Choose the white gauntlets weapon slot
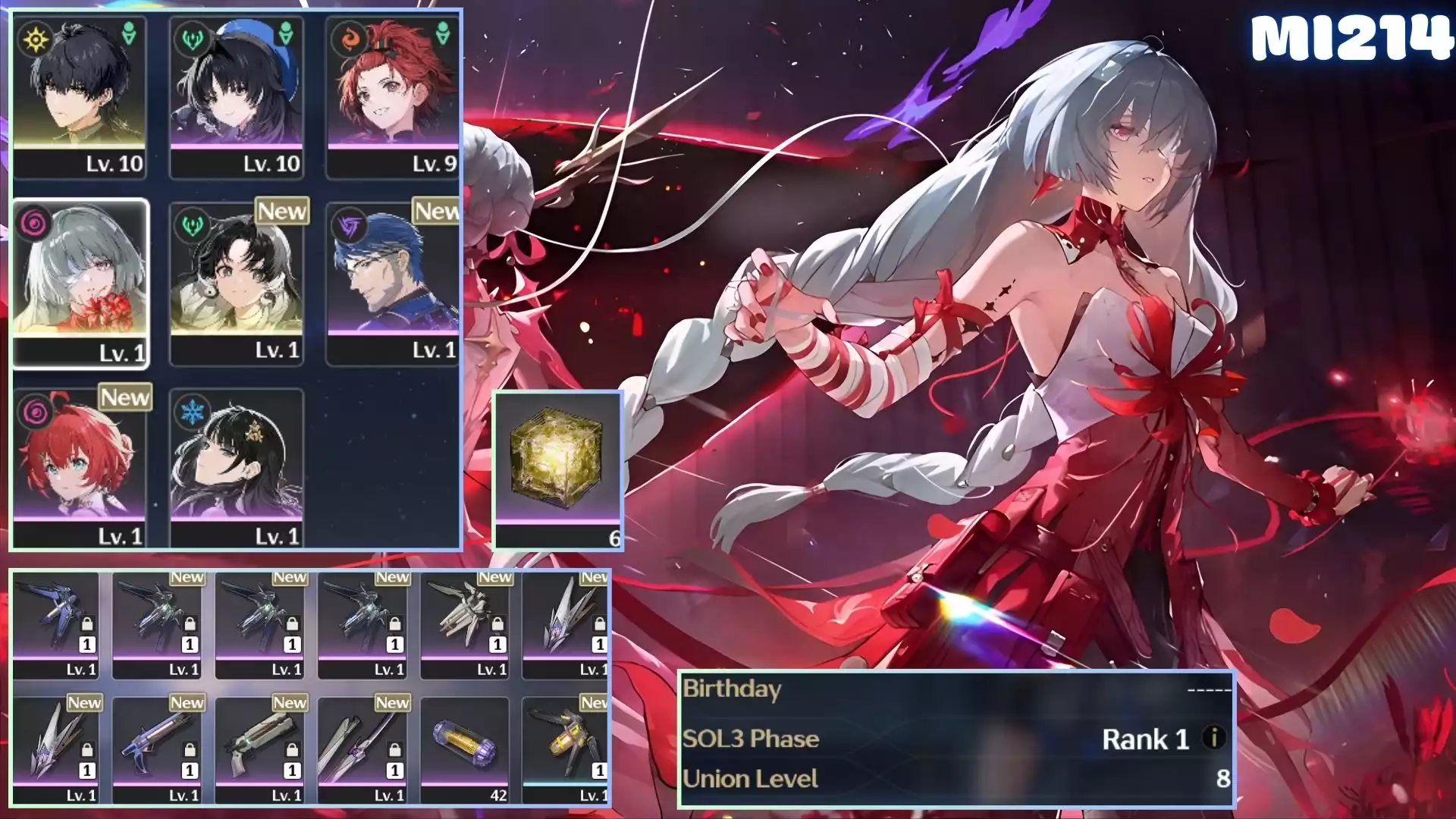This screenshot has width=1456, height=819. (464, 622)
